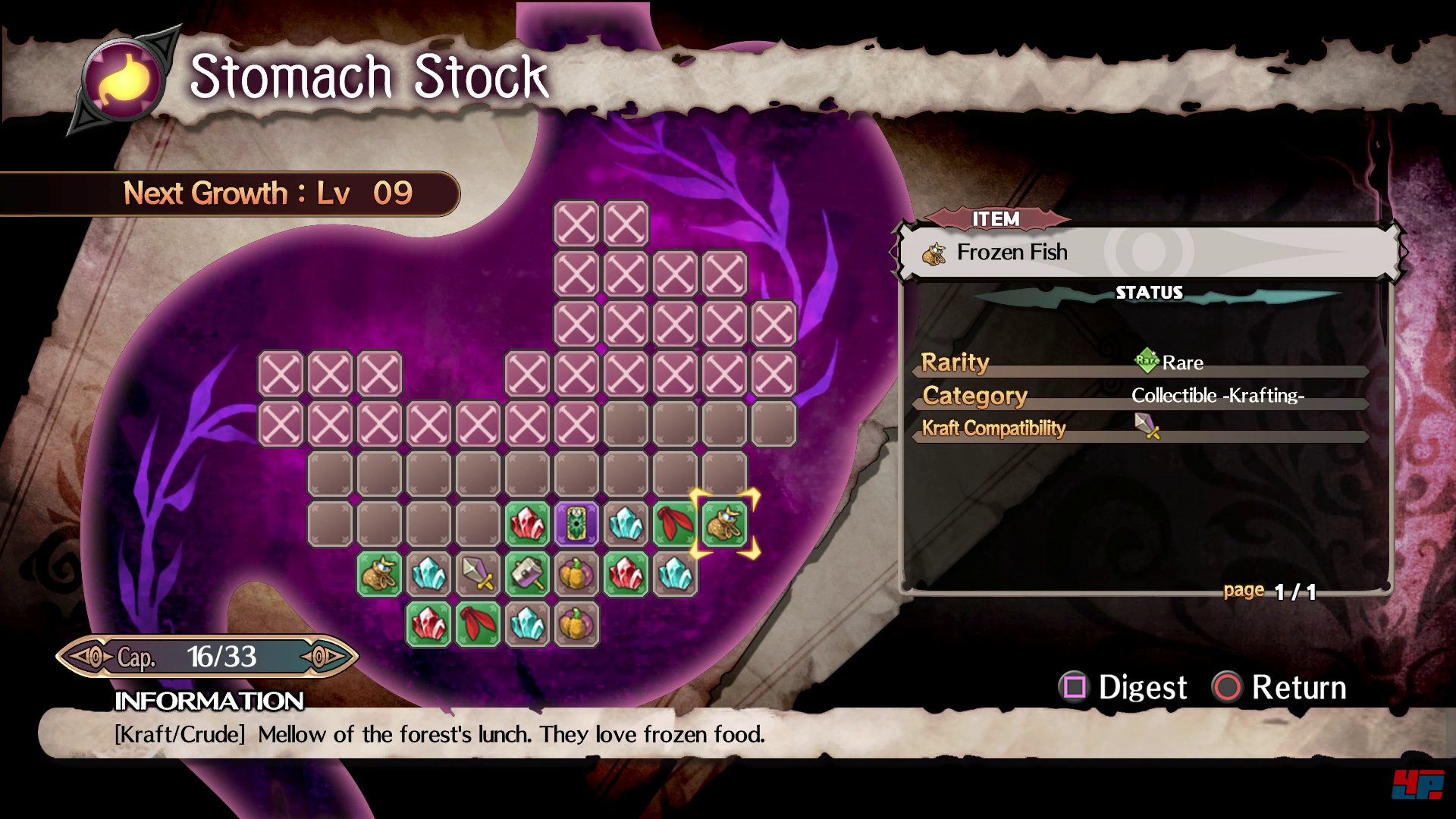Choose the dagger item in the stomach grid
The width and height of the screenshot is (1456, 819).
(478, 574)
